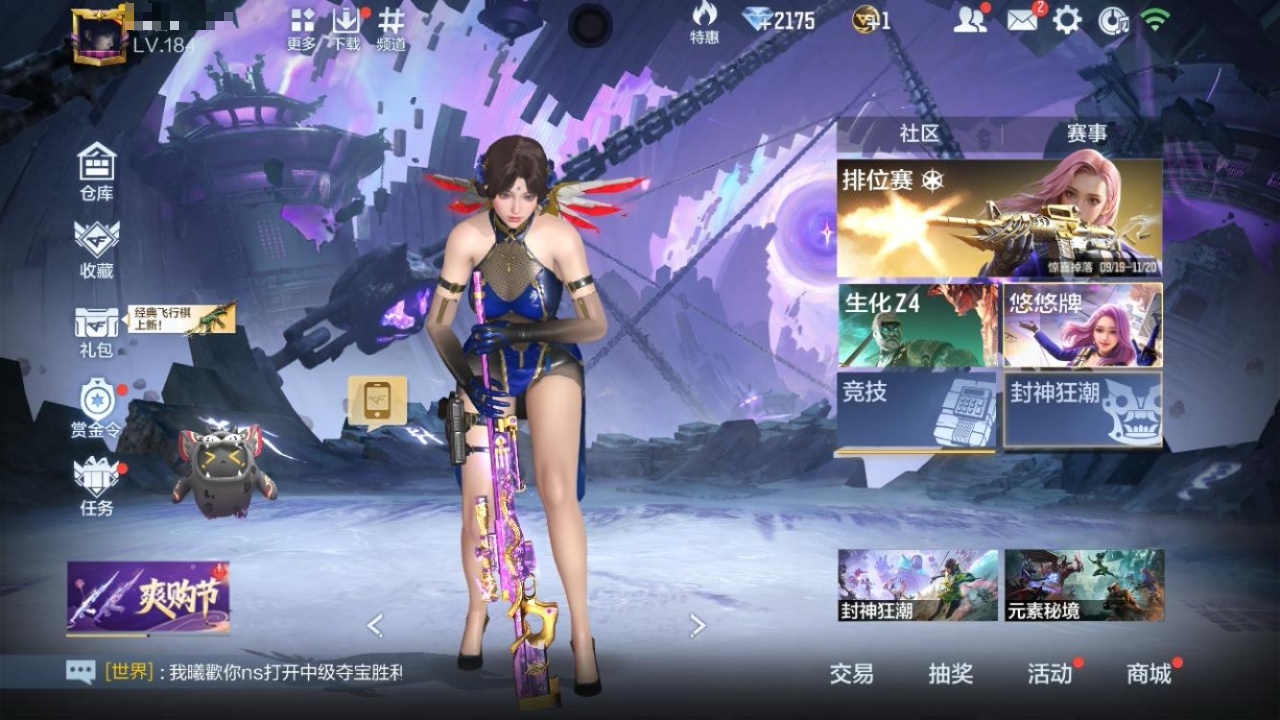Open the gear settings icon
1280x720 pixels.
pyautogui.click(x=1067, y=20)
